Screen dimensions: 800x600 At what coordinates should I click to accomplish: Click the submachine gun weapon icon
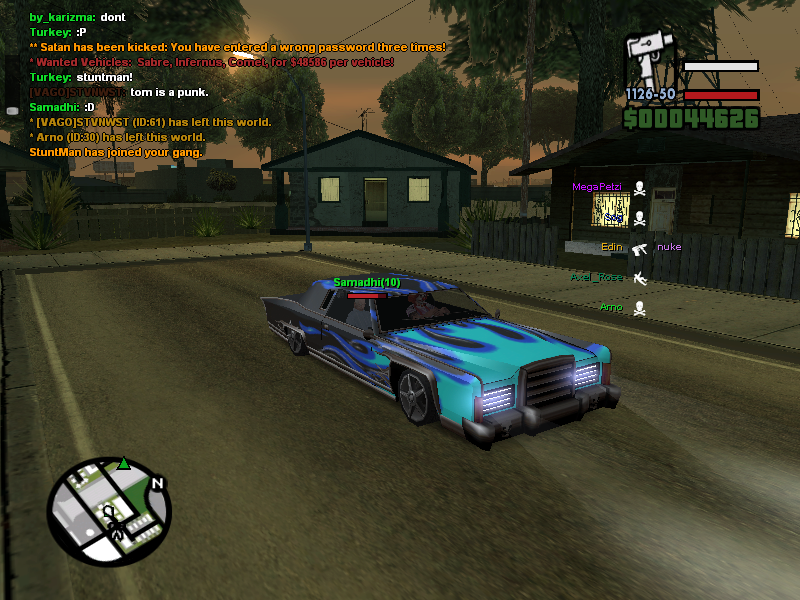[649, 59]
